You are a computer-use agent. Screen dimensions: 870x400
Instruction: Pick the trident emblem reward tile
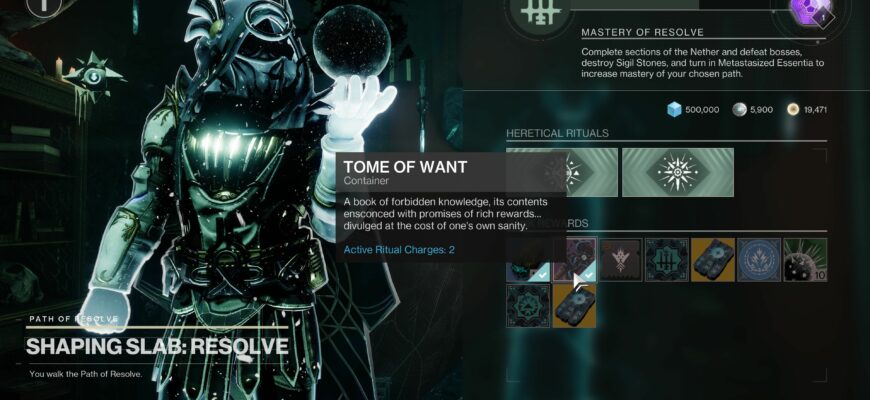(666, 259)
